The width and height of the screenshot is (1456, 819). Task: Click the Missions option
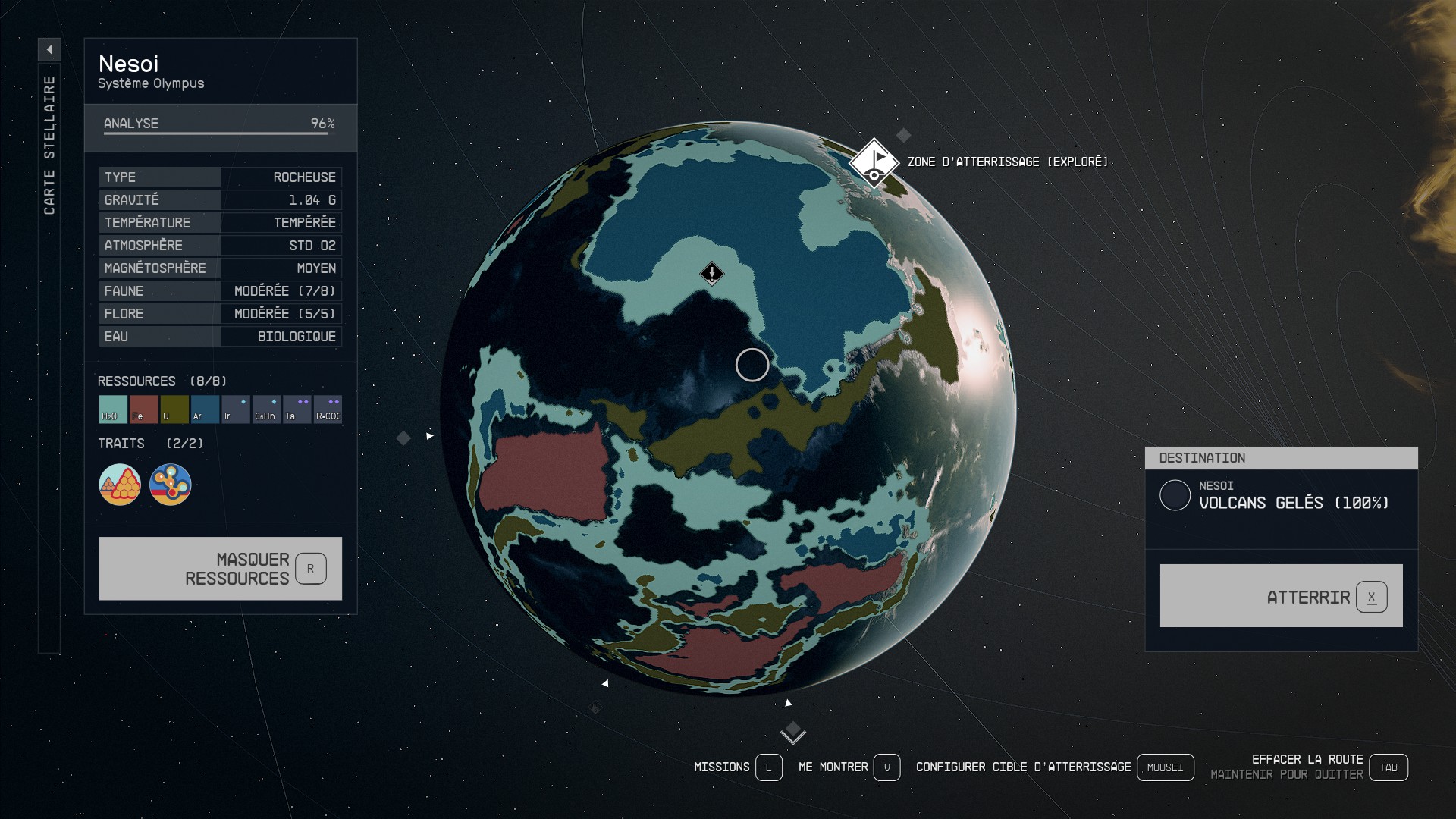[768, 767]
